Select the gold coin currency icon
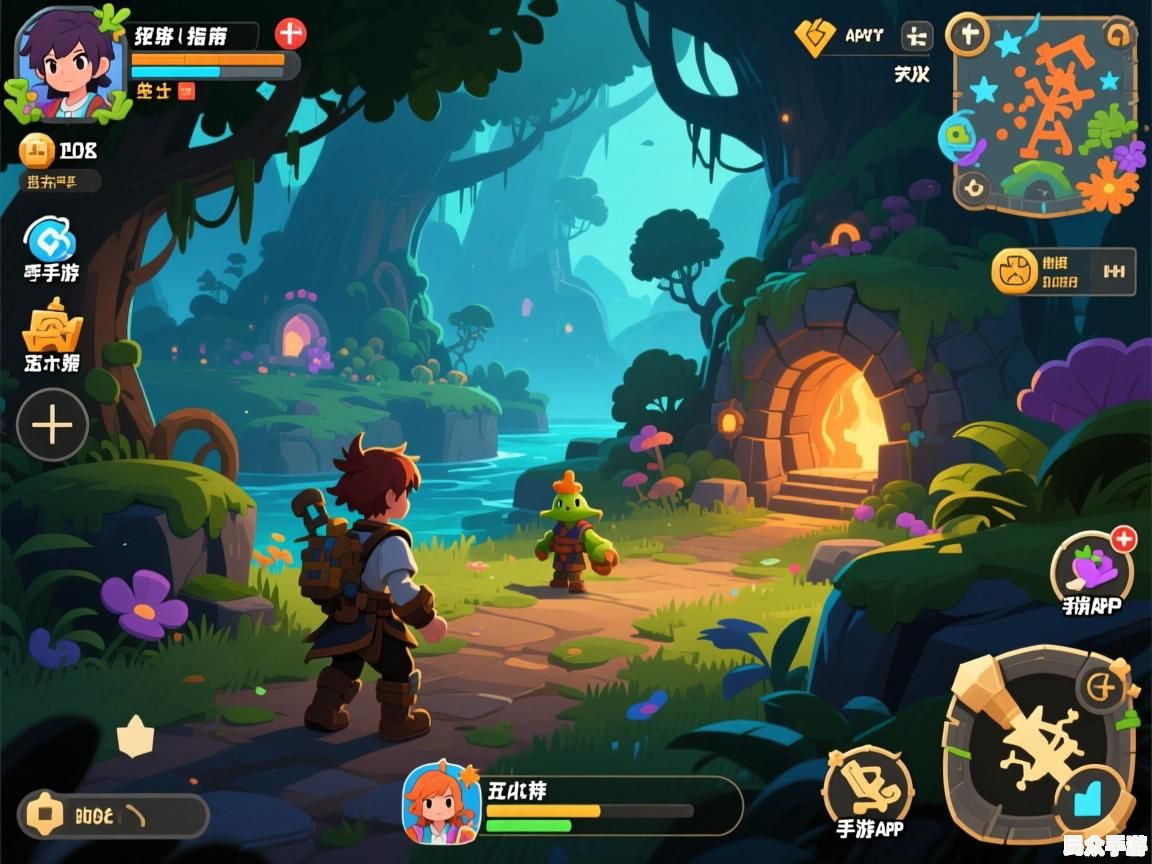 (38, 151)
